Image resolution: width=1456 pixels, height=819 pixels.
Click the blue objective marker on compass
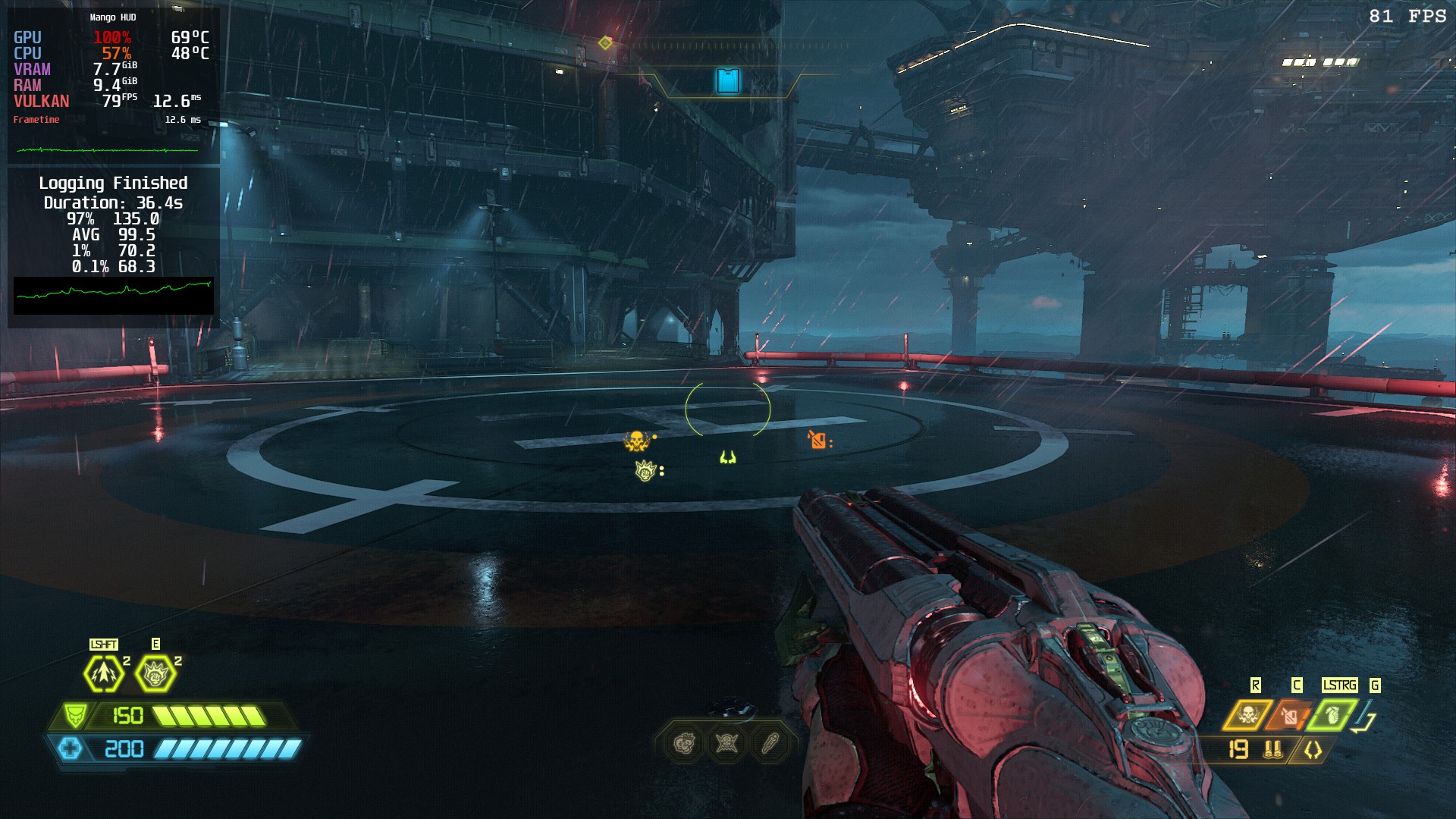coord(728,80)
